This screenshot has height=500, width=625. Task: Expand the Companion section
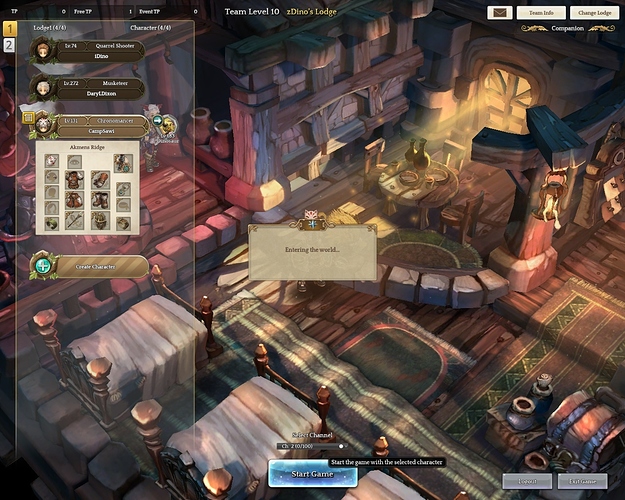tap(567, 29)
